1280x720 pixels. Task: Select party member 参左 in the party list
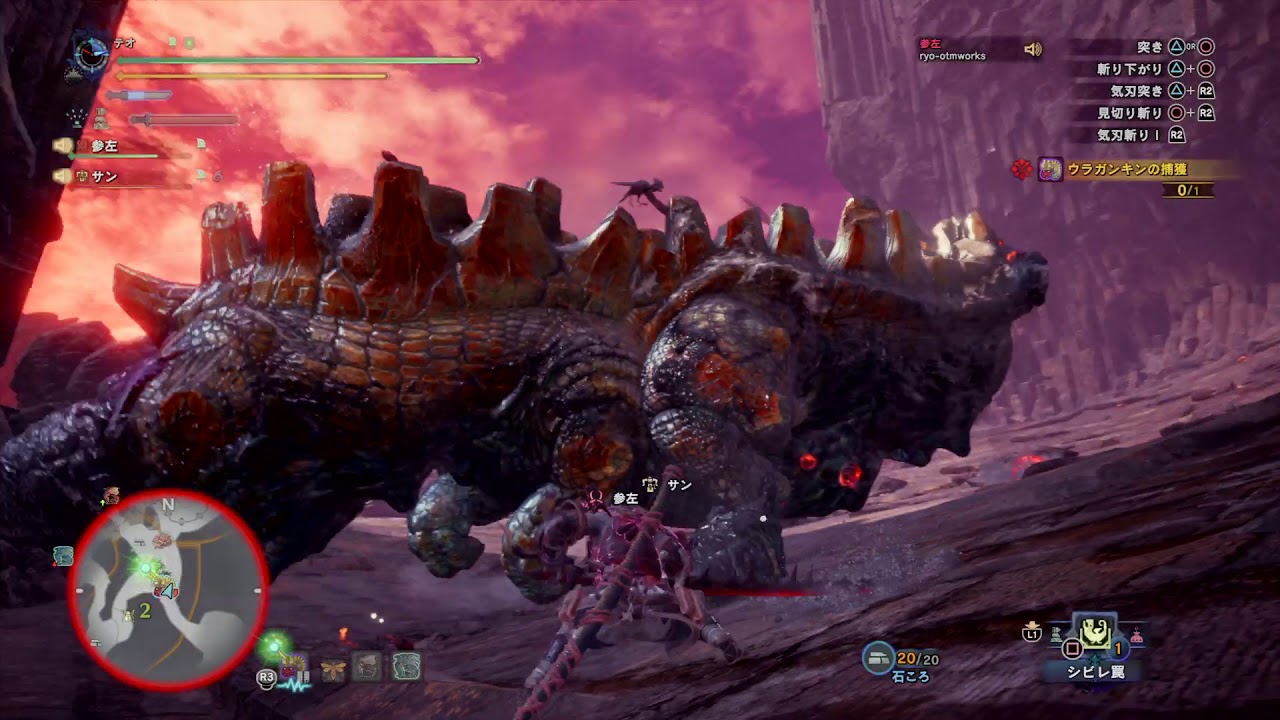click(x=104, y=146)
